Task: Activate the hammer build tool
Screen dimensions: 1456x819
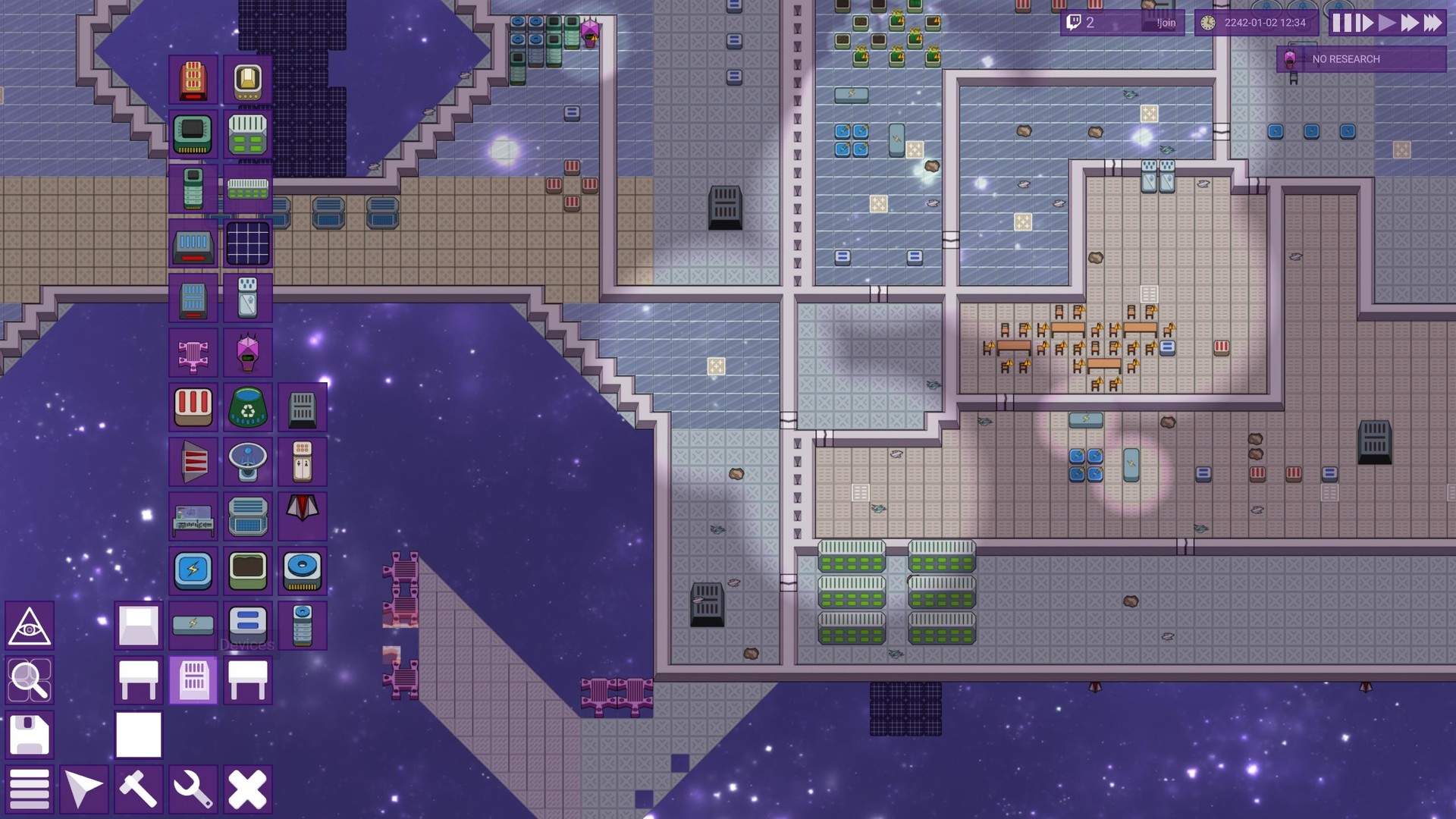Action: pos(139,789)
